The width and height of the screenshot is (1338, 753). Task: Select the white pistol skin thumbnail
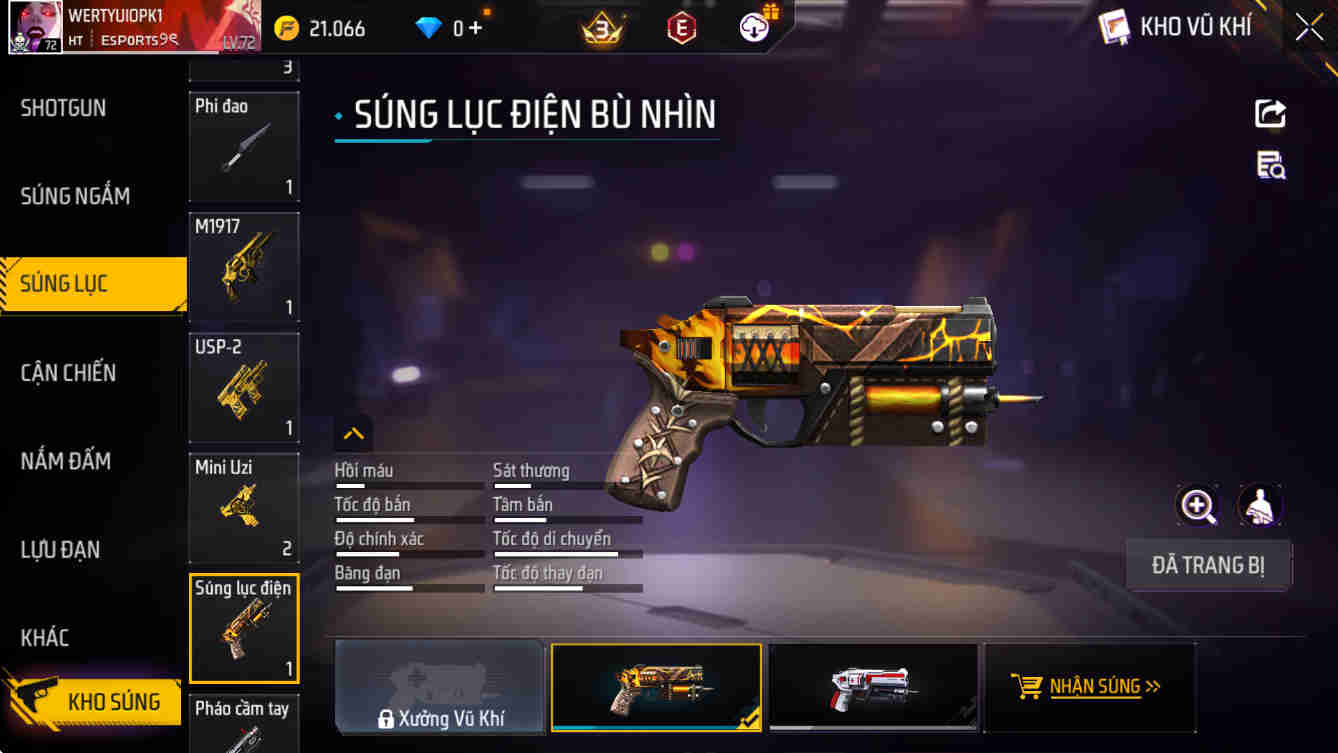point(873,687)
